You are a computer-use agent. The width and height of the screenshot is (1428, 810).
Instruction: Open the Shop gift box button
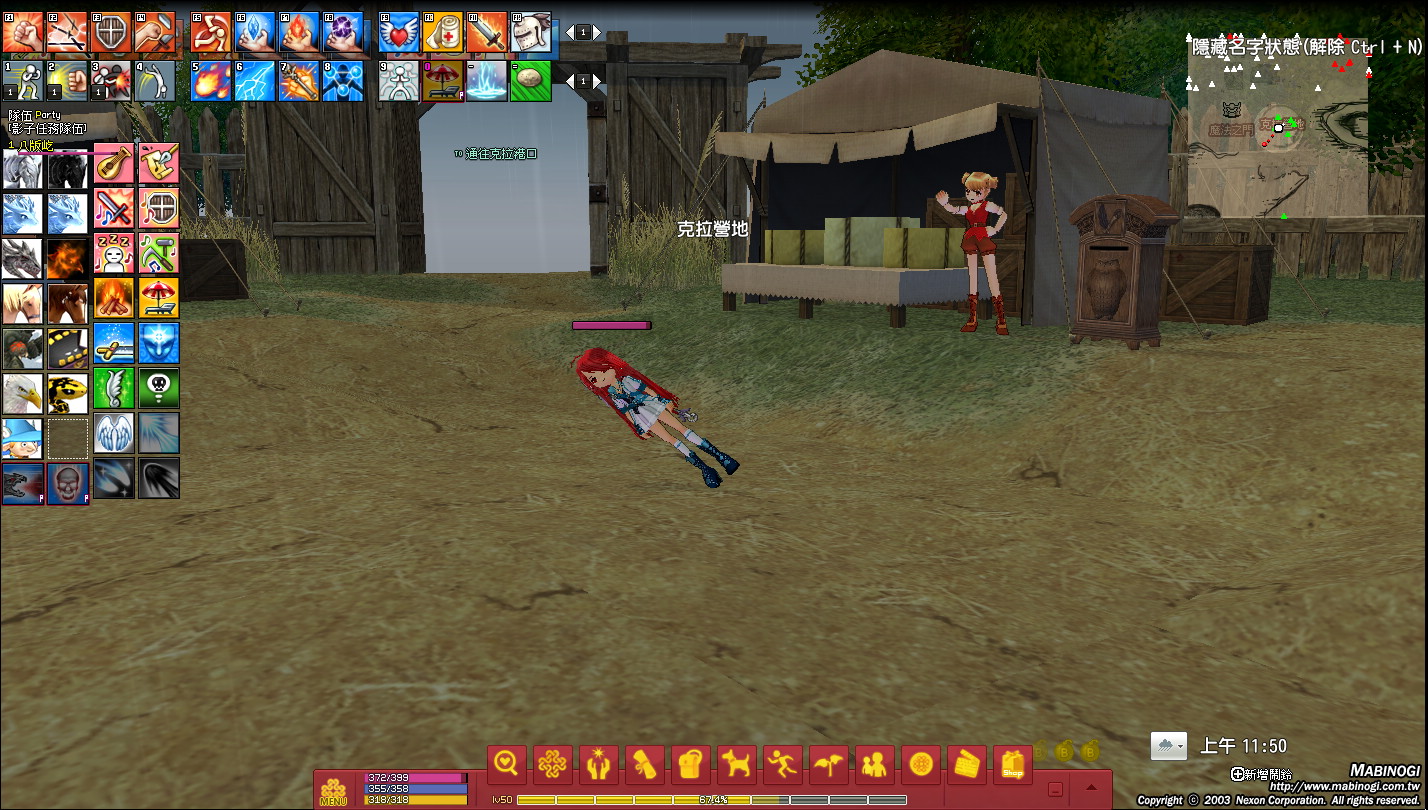(1013, 765)
